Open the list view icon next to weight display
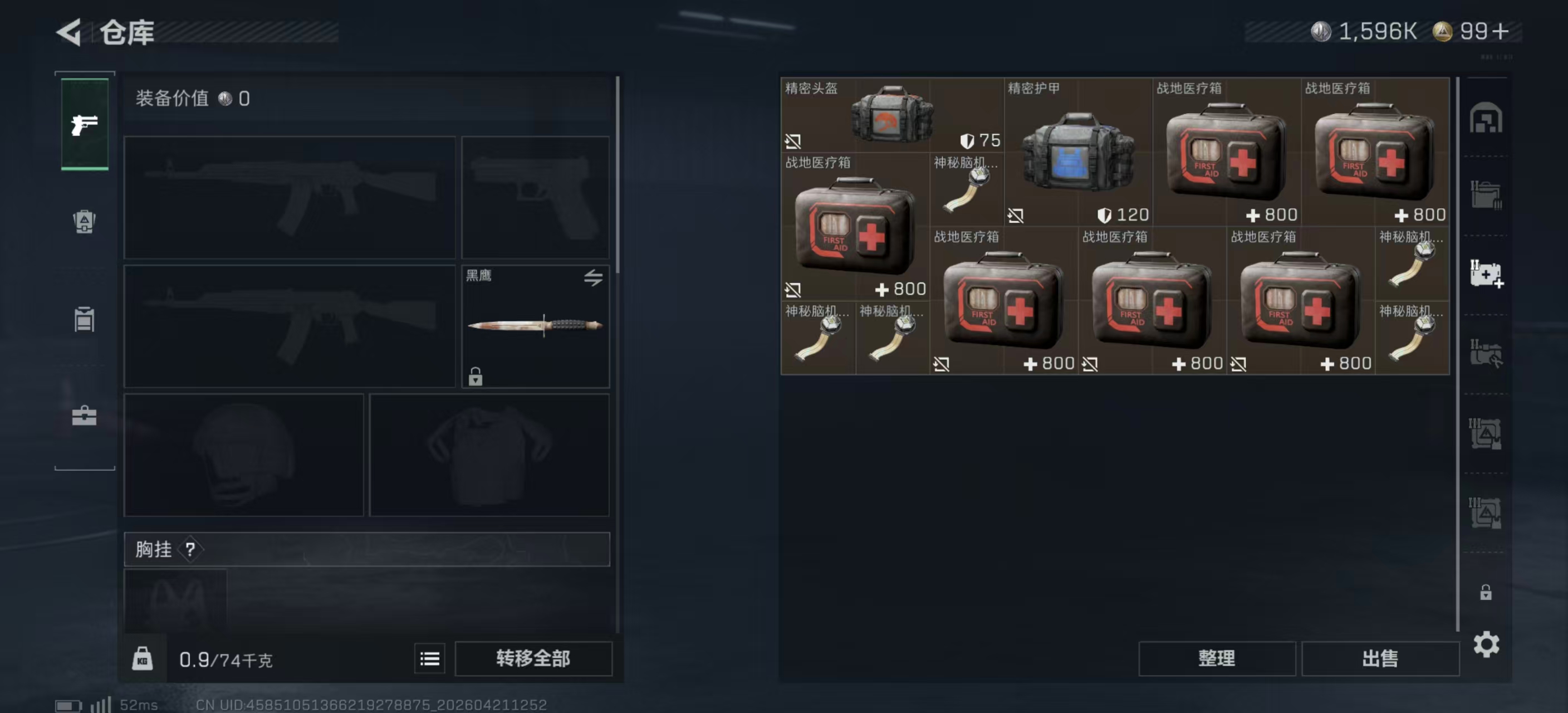The height and width of the screenshot is (713, 1568). [429, 658]
